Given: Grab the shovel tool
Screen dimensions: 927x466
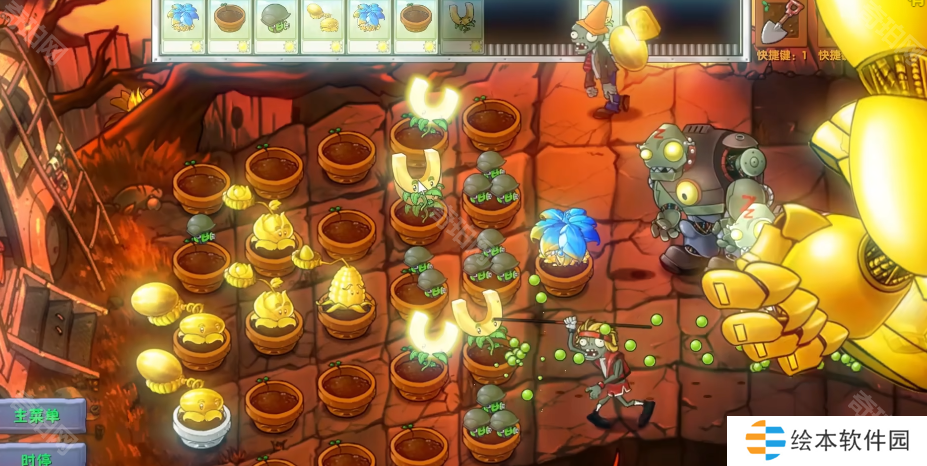Looking at the screenshot, I should pos(775,27).
